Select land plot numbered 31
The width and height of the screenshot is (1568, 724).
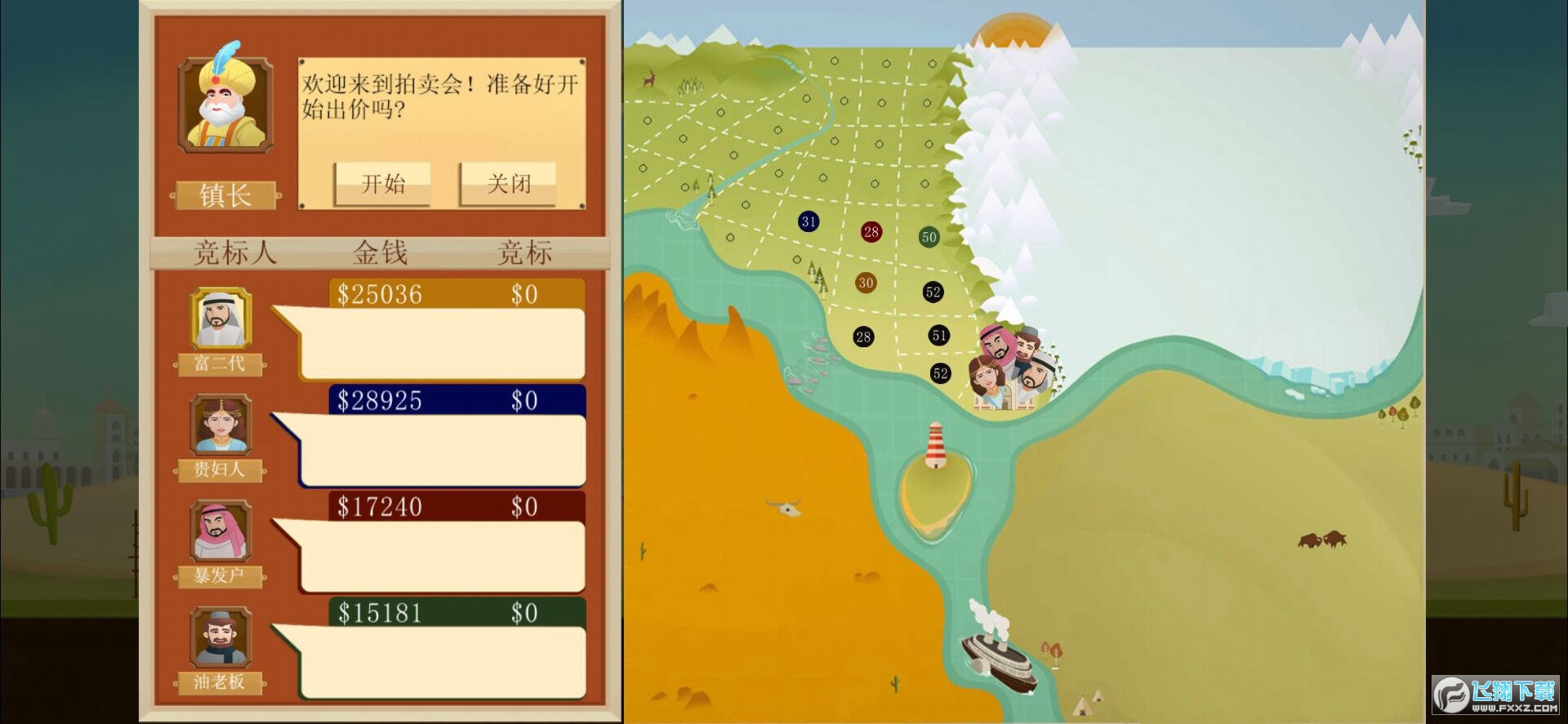tap(808, 221)
